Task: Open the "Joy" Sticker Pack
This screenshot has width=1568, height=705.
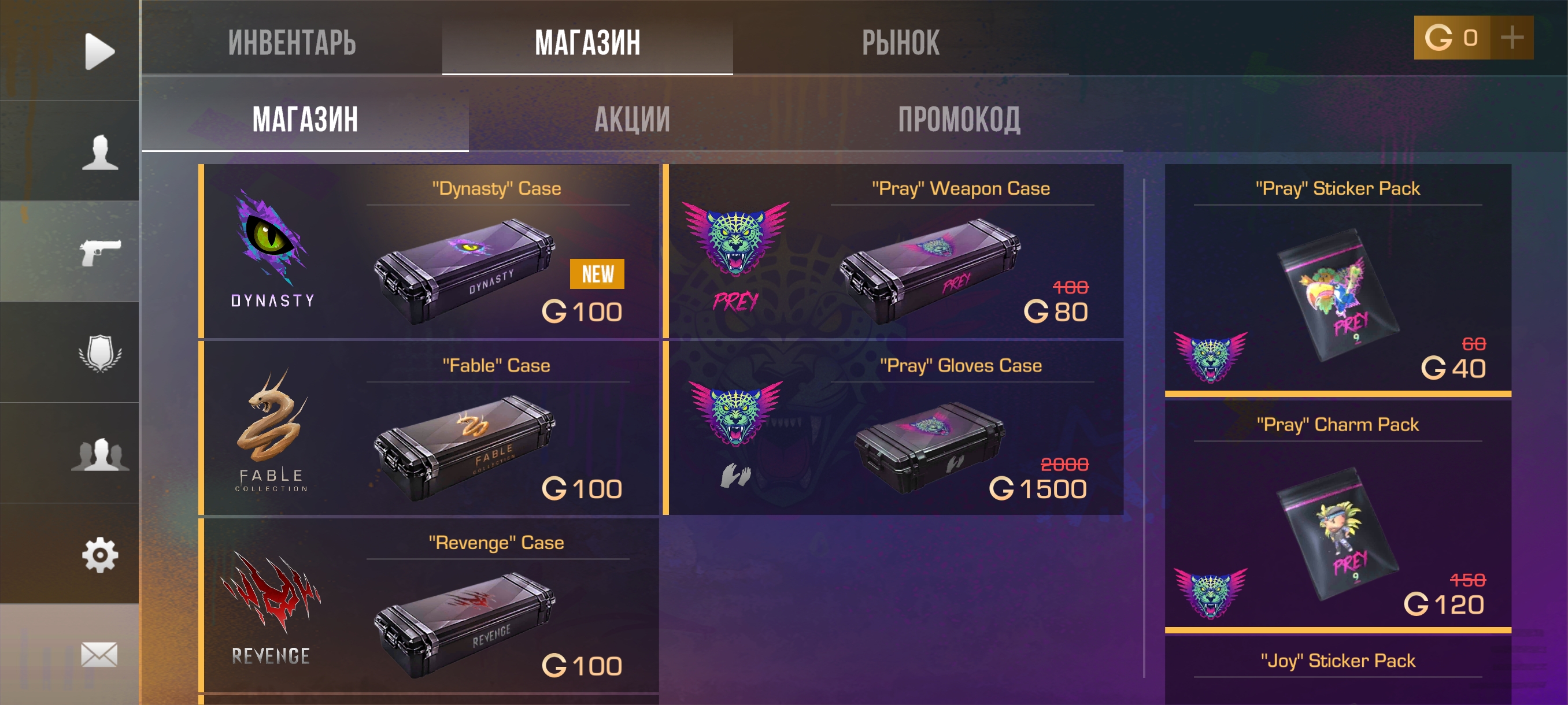Action: tap(1337, 668)
